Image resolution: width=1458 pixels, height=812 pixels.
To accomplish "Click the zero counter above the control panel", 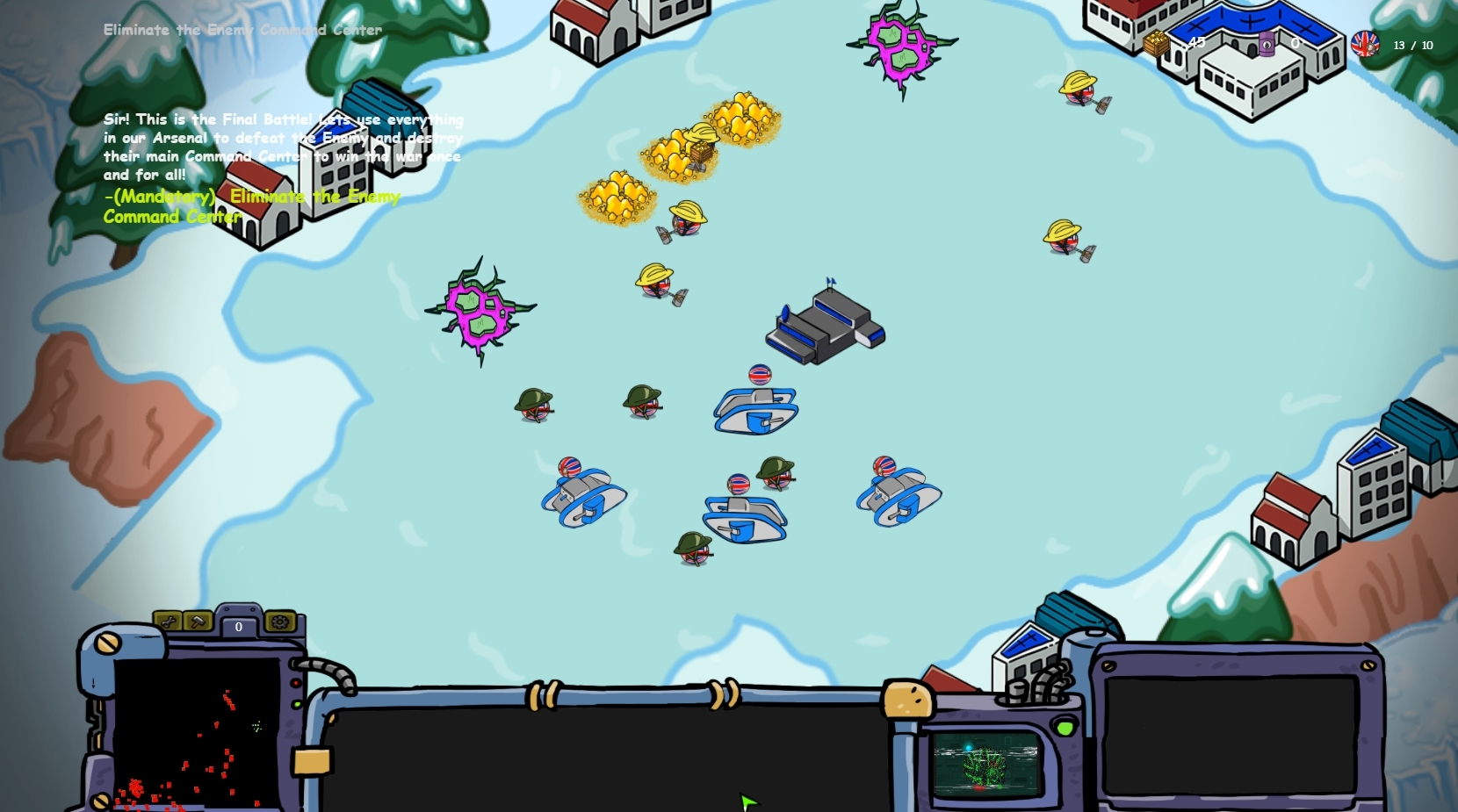I will [x=238, y=627].
